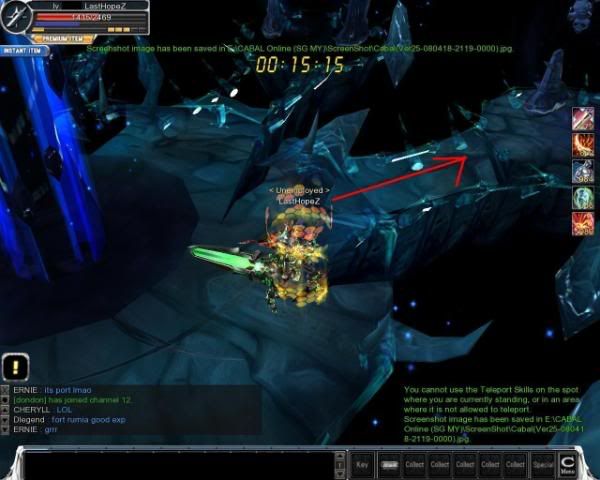Choose the green glowing aura buff icon
This screenshot has width=600, height=480.
coord(583,198)
